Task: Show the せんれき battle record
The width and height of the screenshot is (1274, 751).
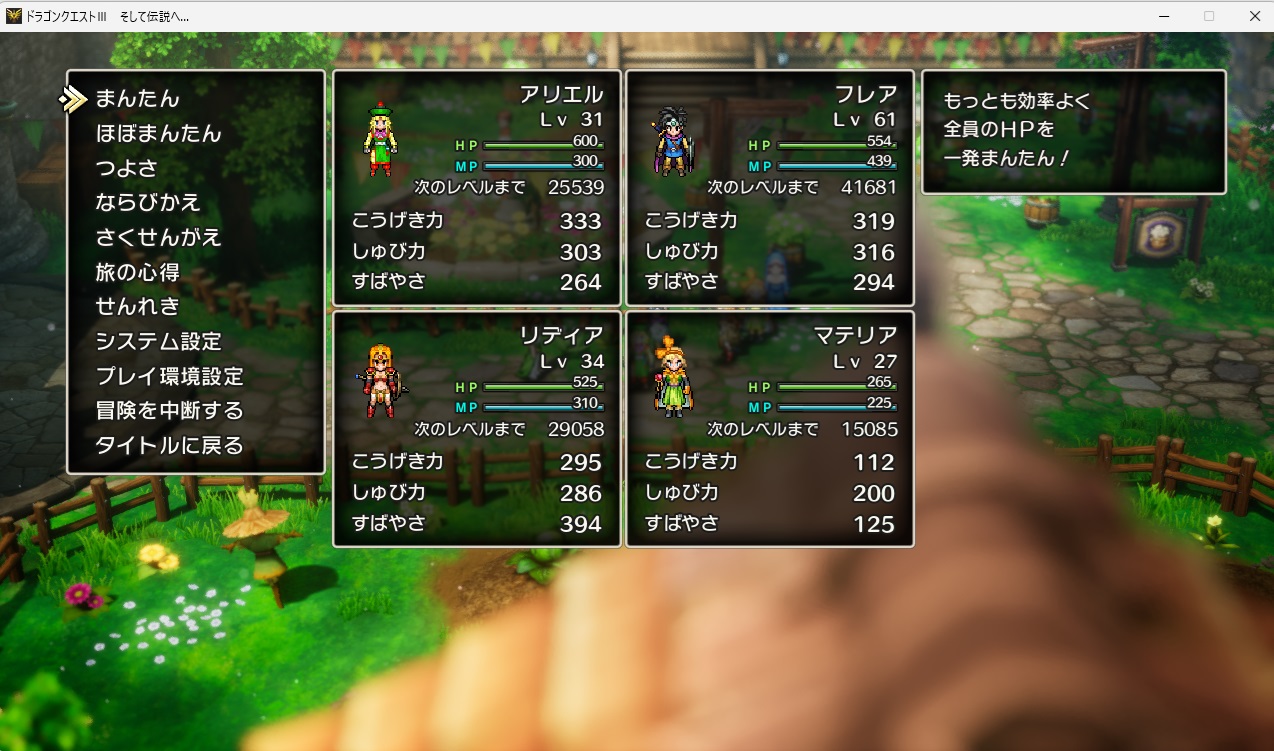Action: click(x=137, y=307)
